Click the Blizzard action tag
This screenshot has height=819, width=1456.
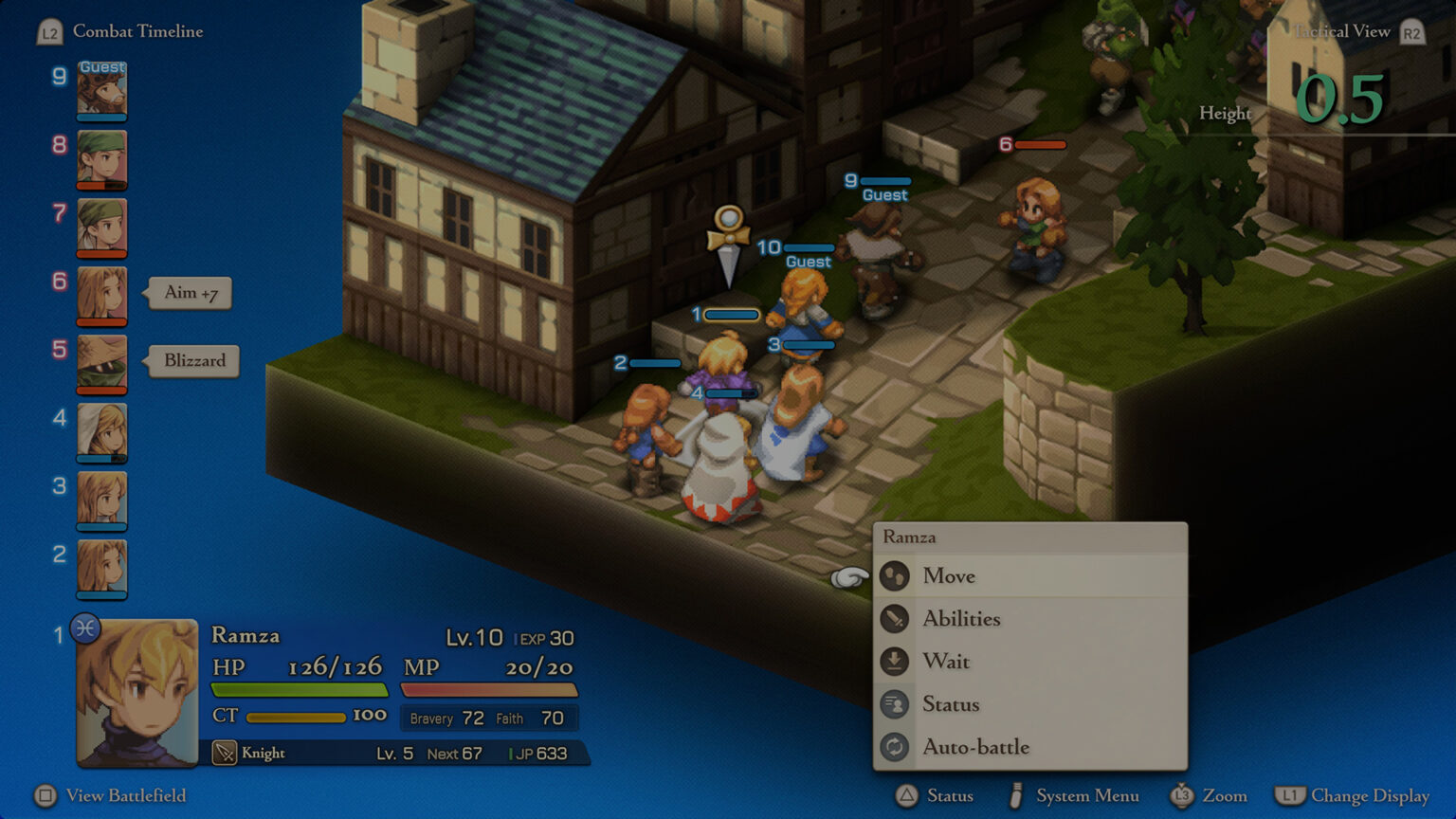(194, 361)
